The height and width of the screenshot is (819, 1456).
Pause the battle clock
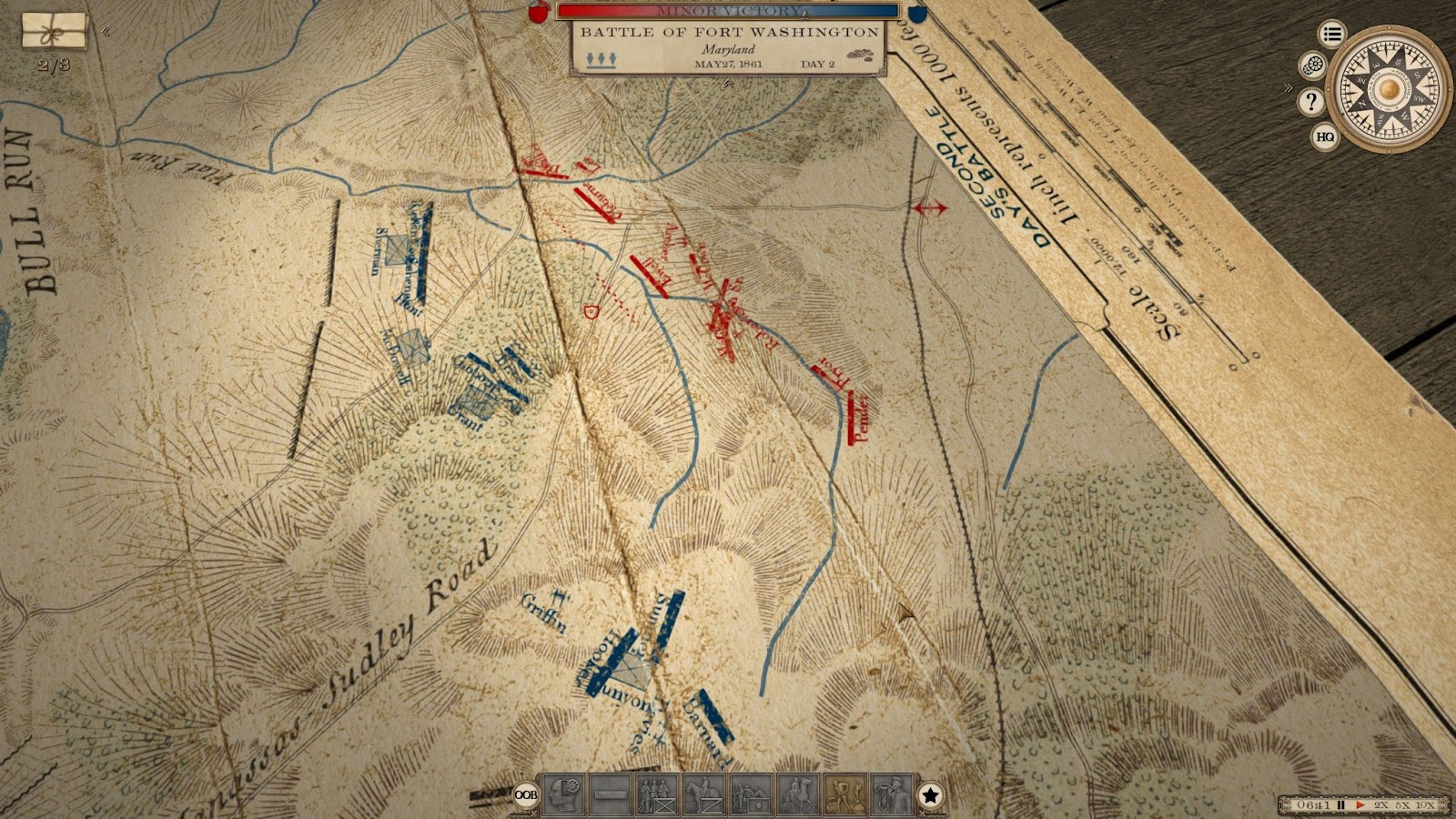[1340, 805]
